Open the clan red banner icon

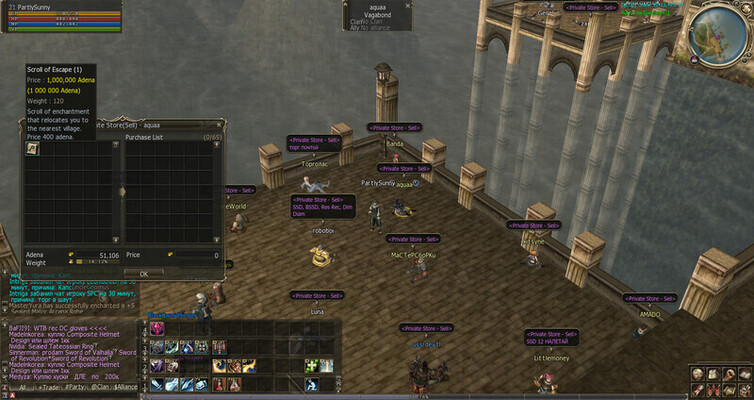tap(713, 388)
